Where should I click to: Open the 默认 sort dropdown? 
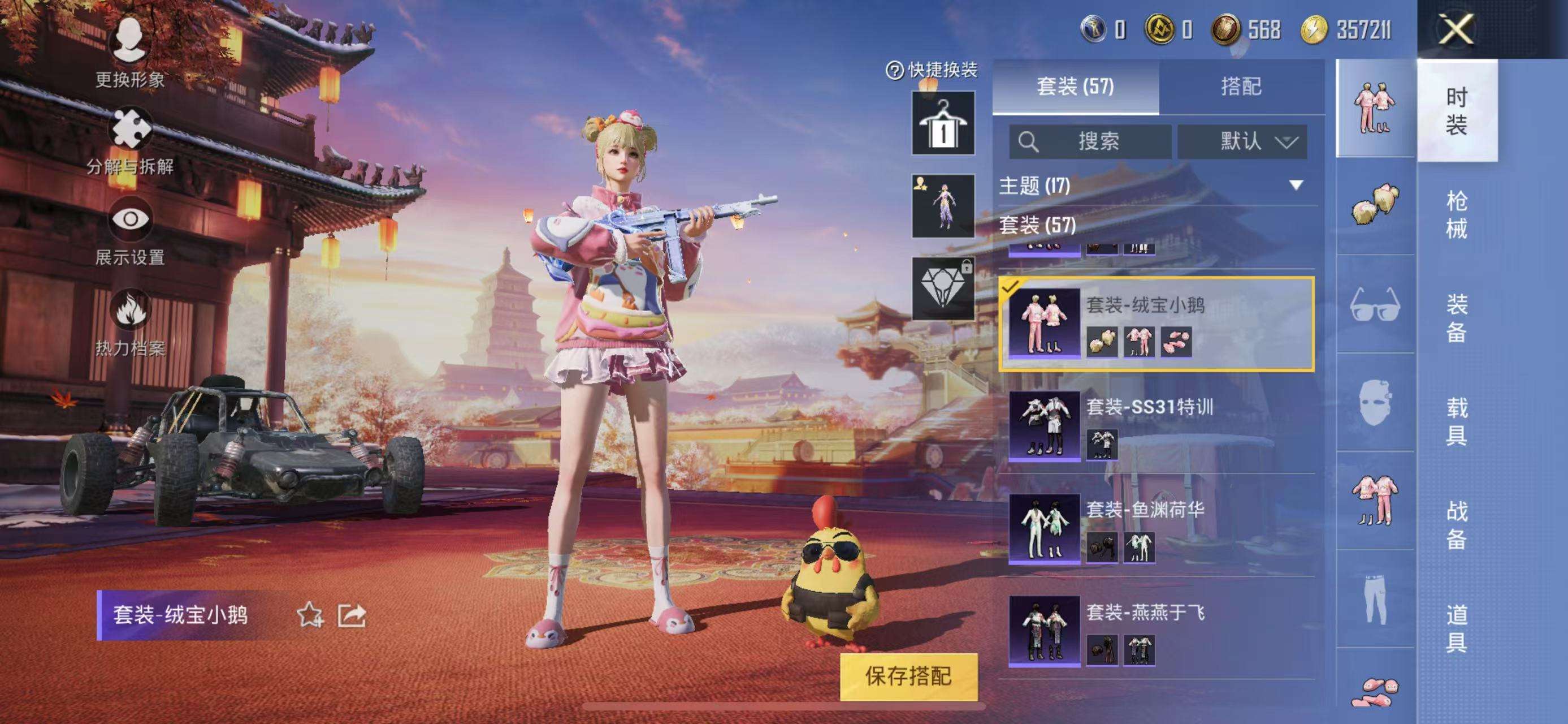pos(1242,142)
